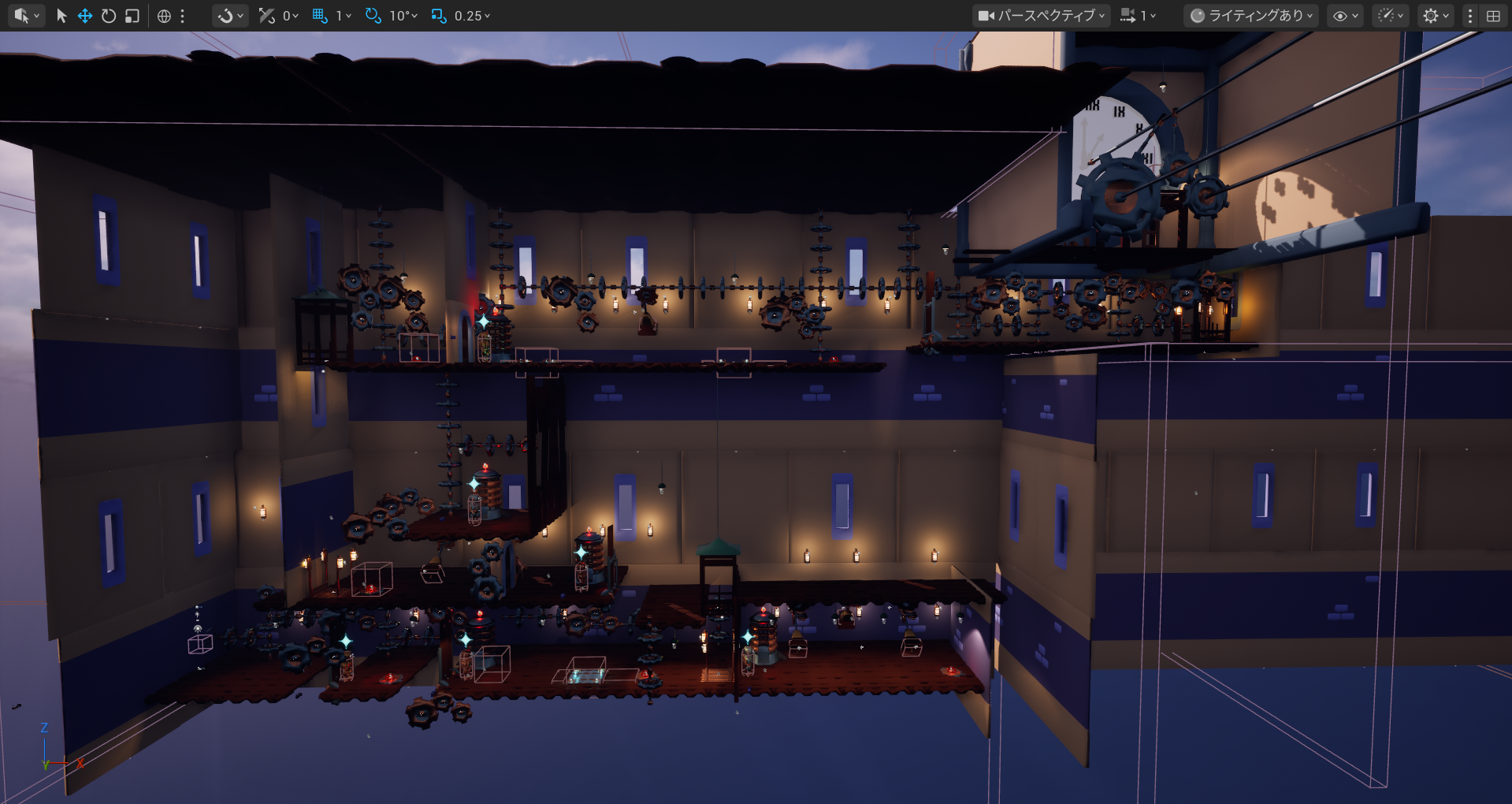Open the パースペクティブ camera view menu
This screenshot has width=1512, height=804.
point(1042,16)
